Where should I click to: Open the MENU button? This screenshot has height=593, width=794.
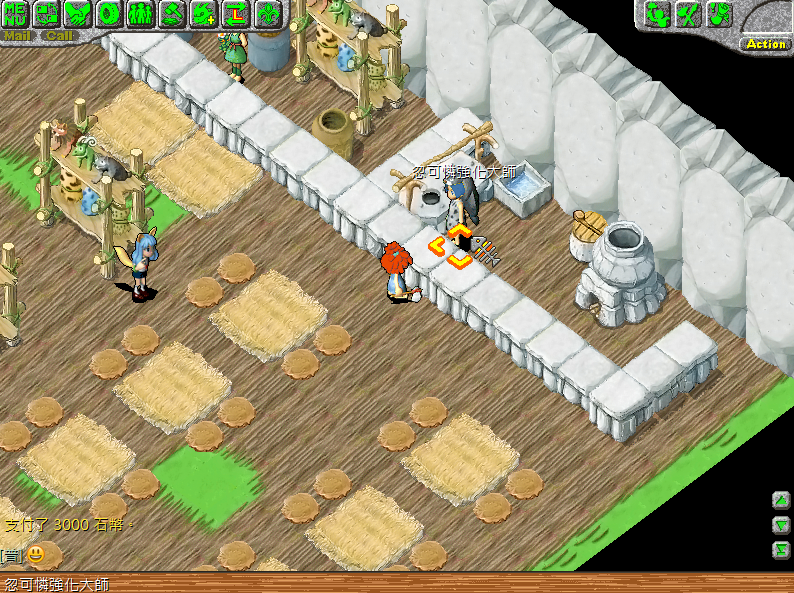click(15, 14)
